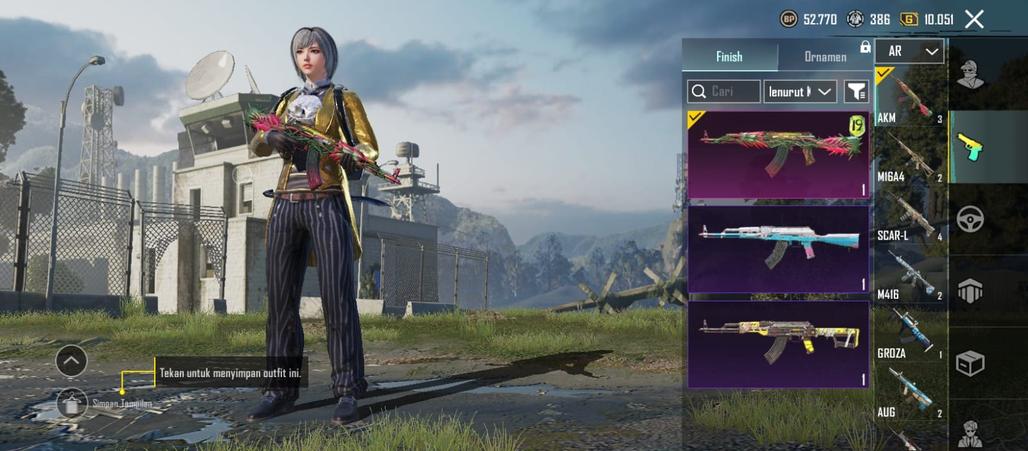Save outfit with Simpan Tampilan hanger button

point(72,403)
